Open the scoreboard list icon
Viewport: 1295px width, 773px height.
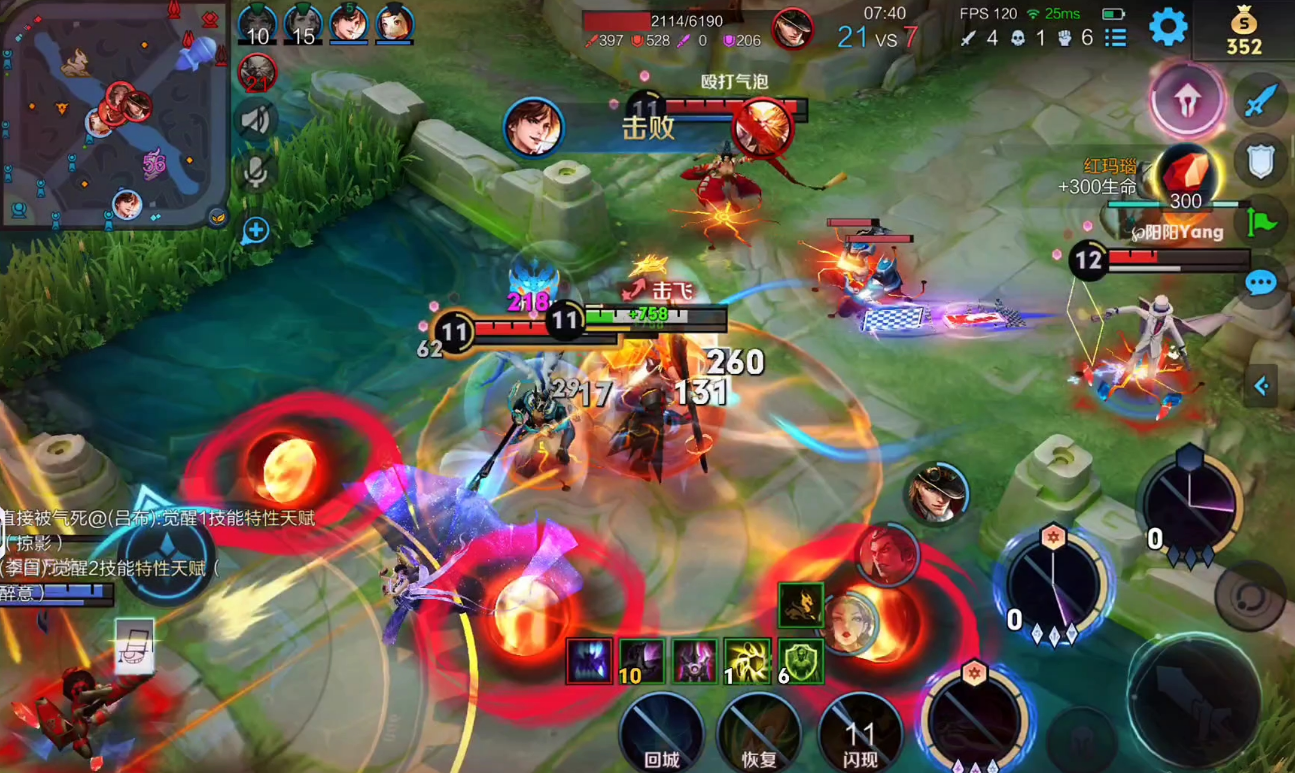(x=1116, y=38)
